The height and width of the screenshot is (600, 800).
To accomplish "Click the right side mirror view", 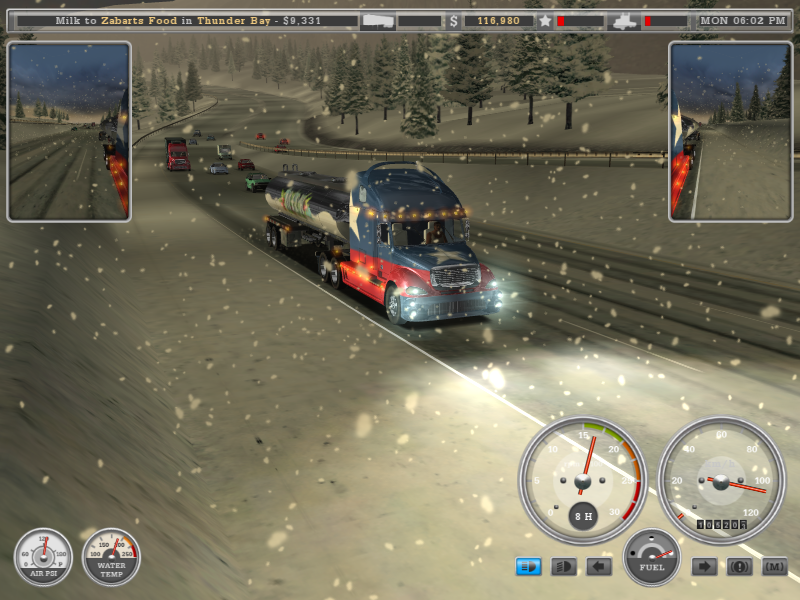I will click(x=730, y=131).
